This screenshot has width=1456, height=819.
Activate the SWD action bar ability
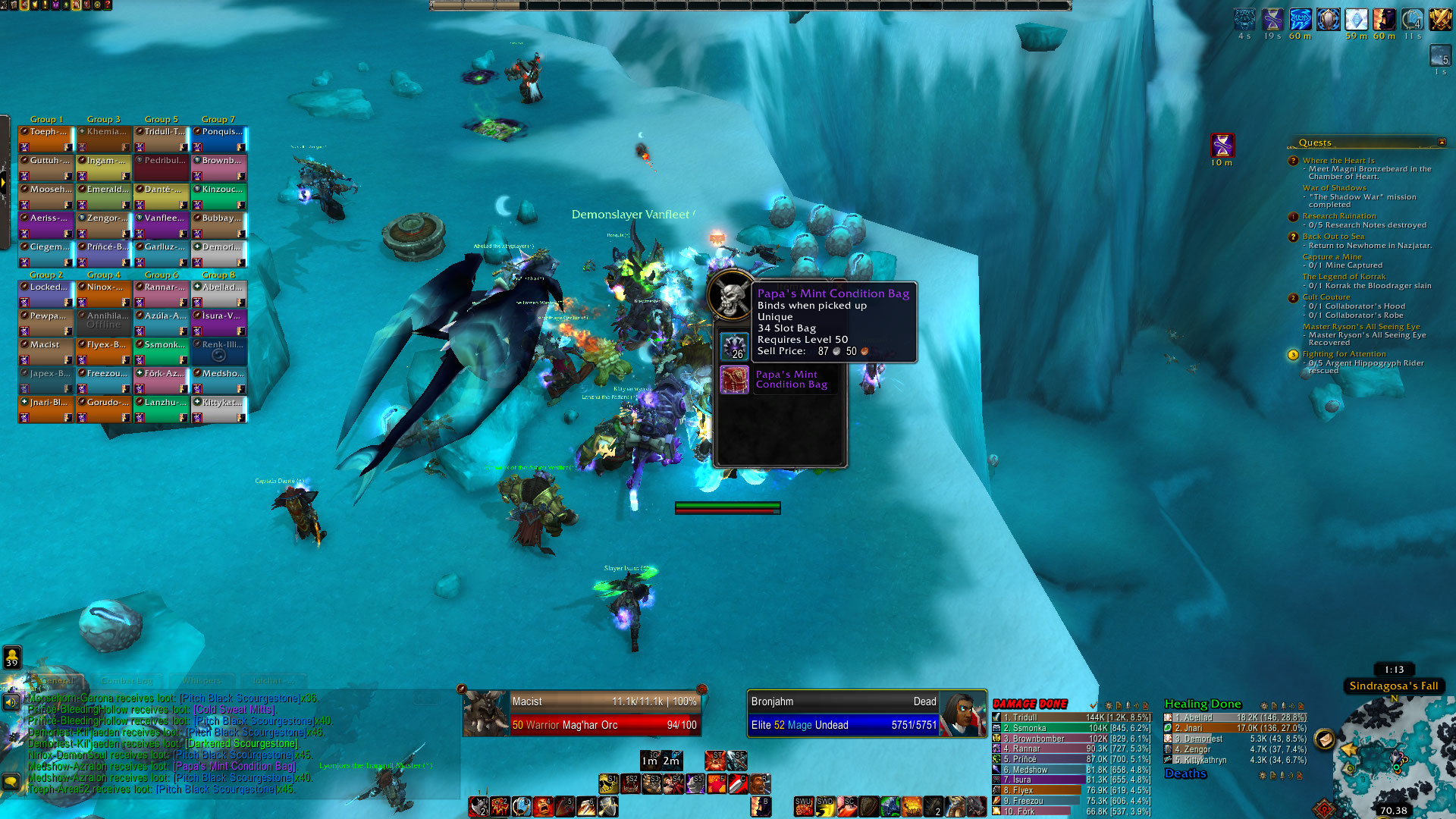tap(825, 806)
